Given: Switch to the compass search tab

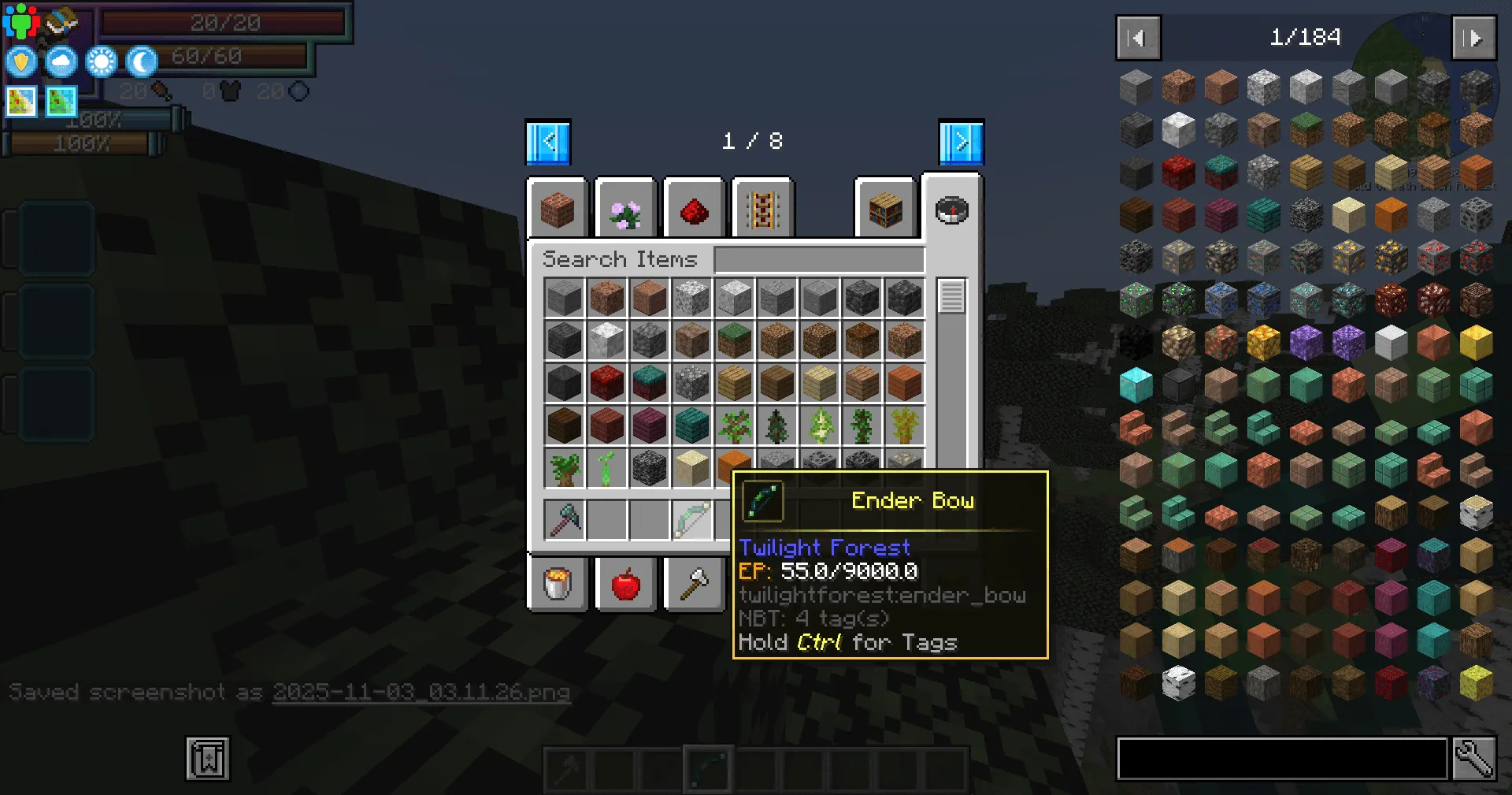Looking at the screenshot, I should (x=952, y=210).
